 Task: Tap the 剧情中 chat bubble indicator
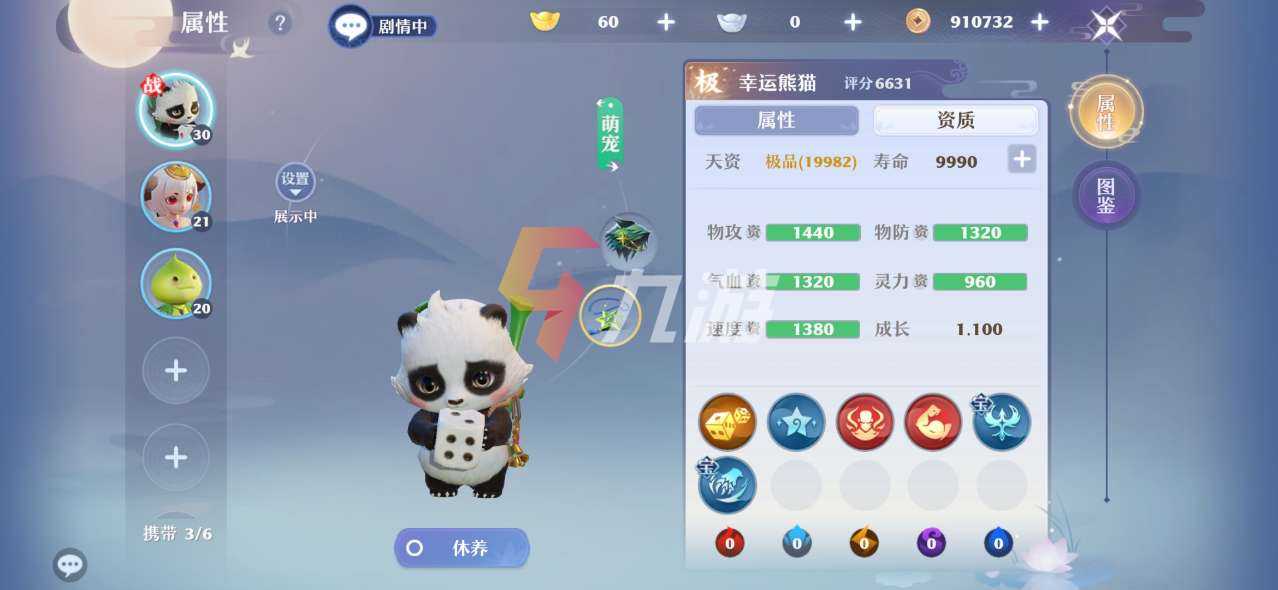pos(383,26)
